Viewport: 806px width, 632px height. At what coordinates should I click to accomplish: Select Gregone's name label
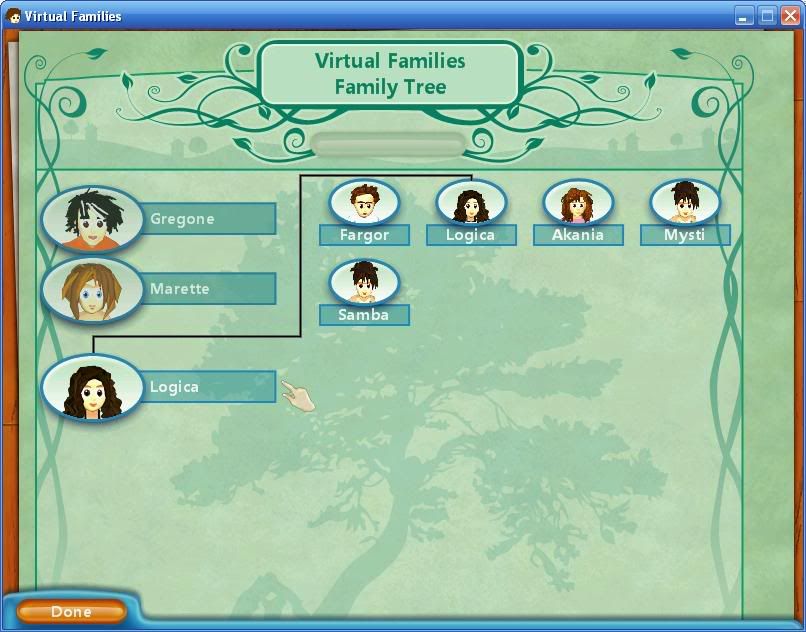click(x=210, y=219)
